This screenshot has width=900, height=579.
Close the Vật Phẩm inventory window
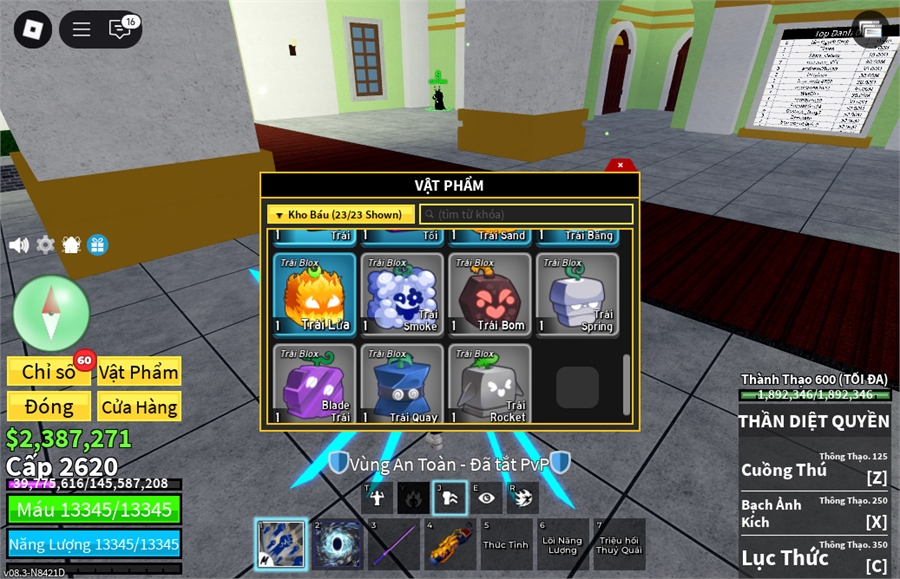click(620, 165)
